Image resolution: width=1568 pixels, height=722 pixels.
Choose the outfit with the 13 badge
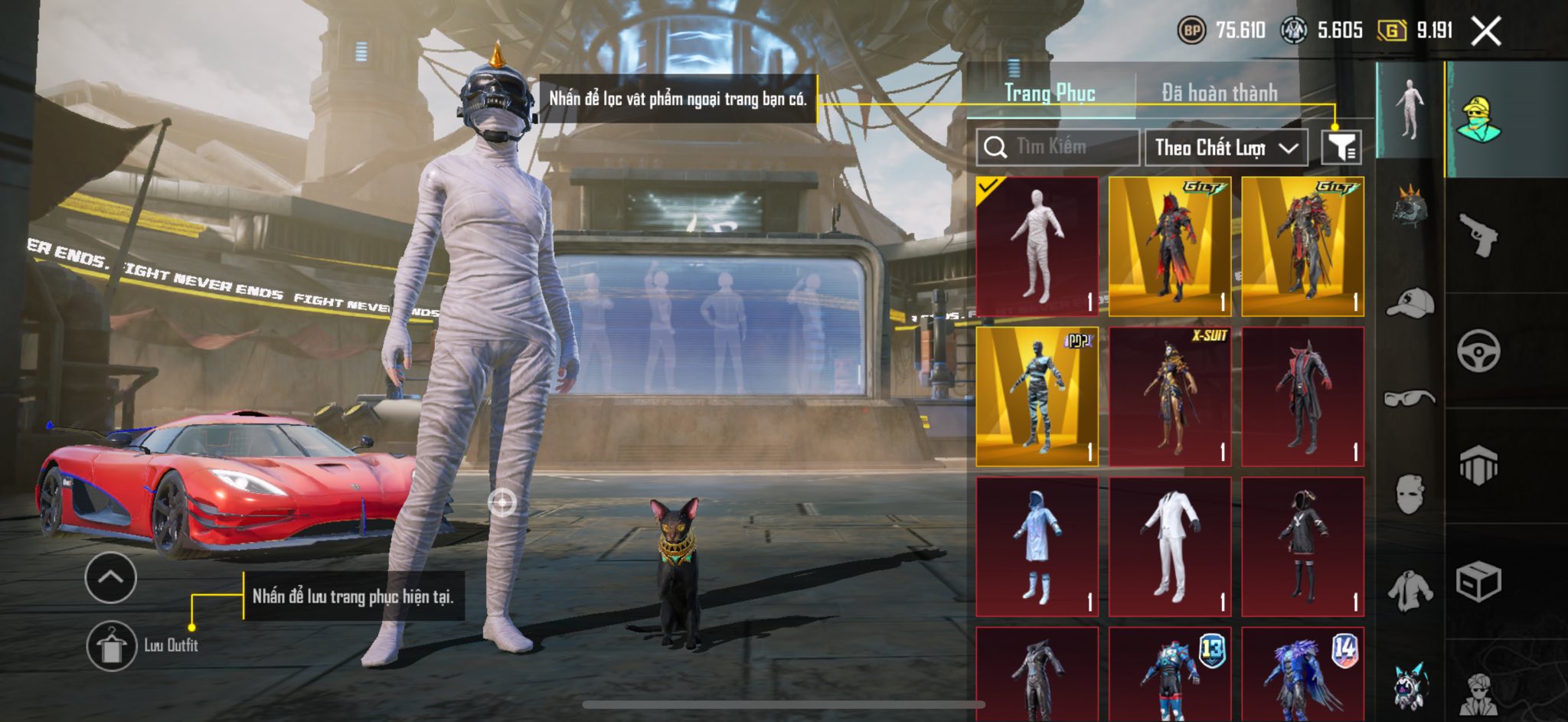tap(1170, 674)
